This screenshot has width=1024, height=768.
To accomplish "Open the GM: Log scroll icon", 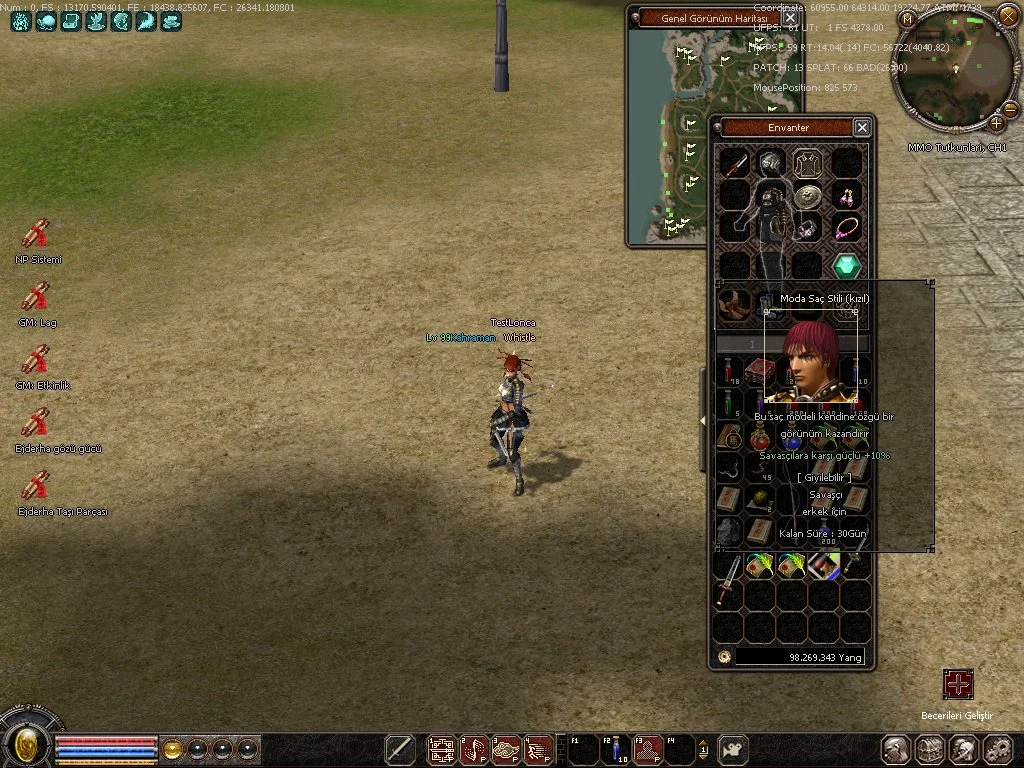I will click(36, 297).
